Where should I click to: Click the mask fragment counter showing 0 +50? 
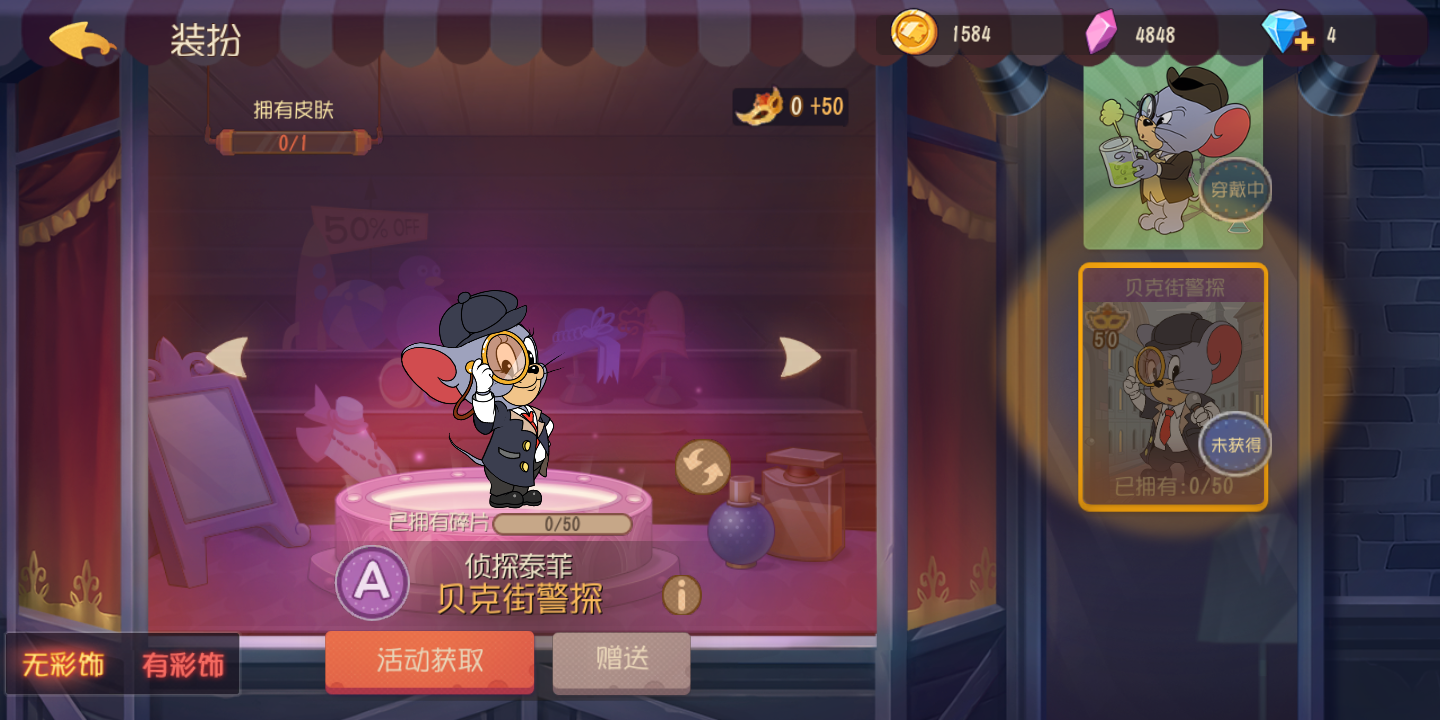[789, 105]
